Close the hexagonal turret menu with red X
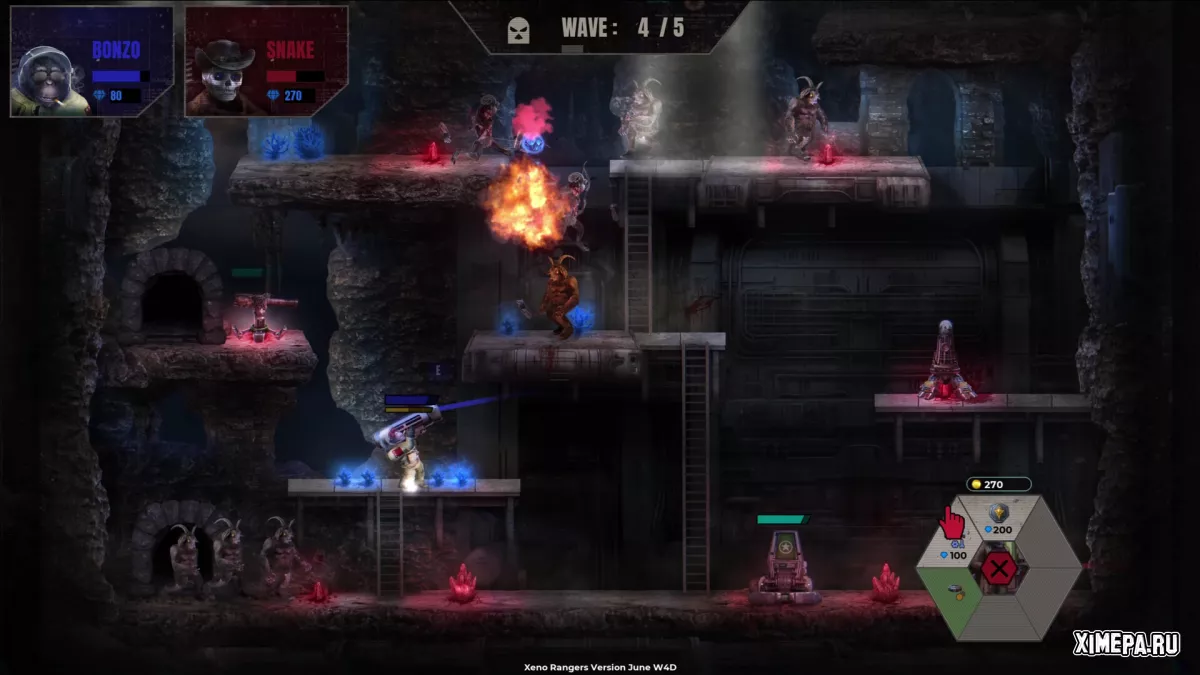This screenshot has width=1200, height=675. point(998,571)
